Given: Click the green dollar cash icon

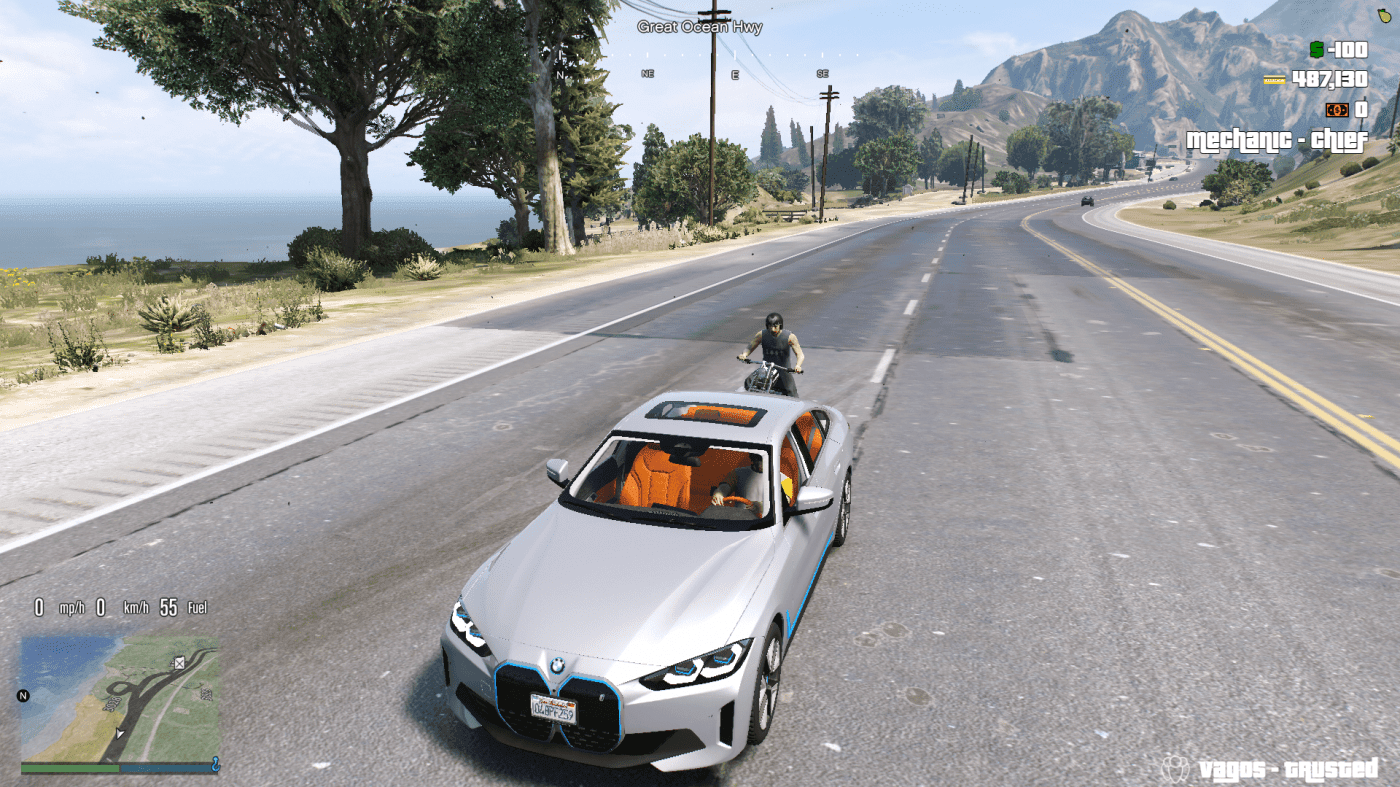Looking at the screenshot, I should point(1317,49).
